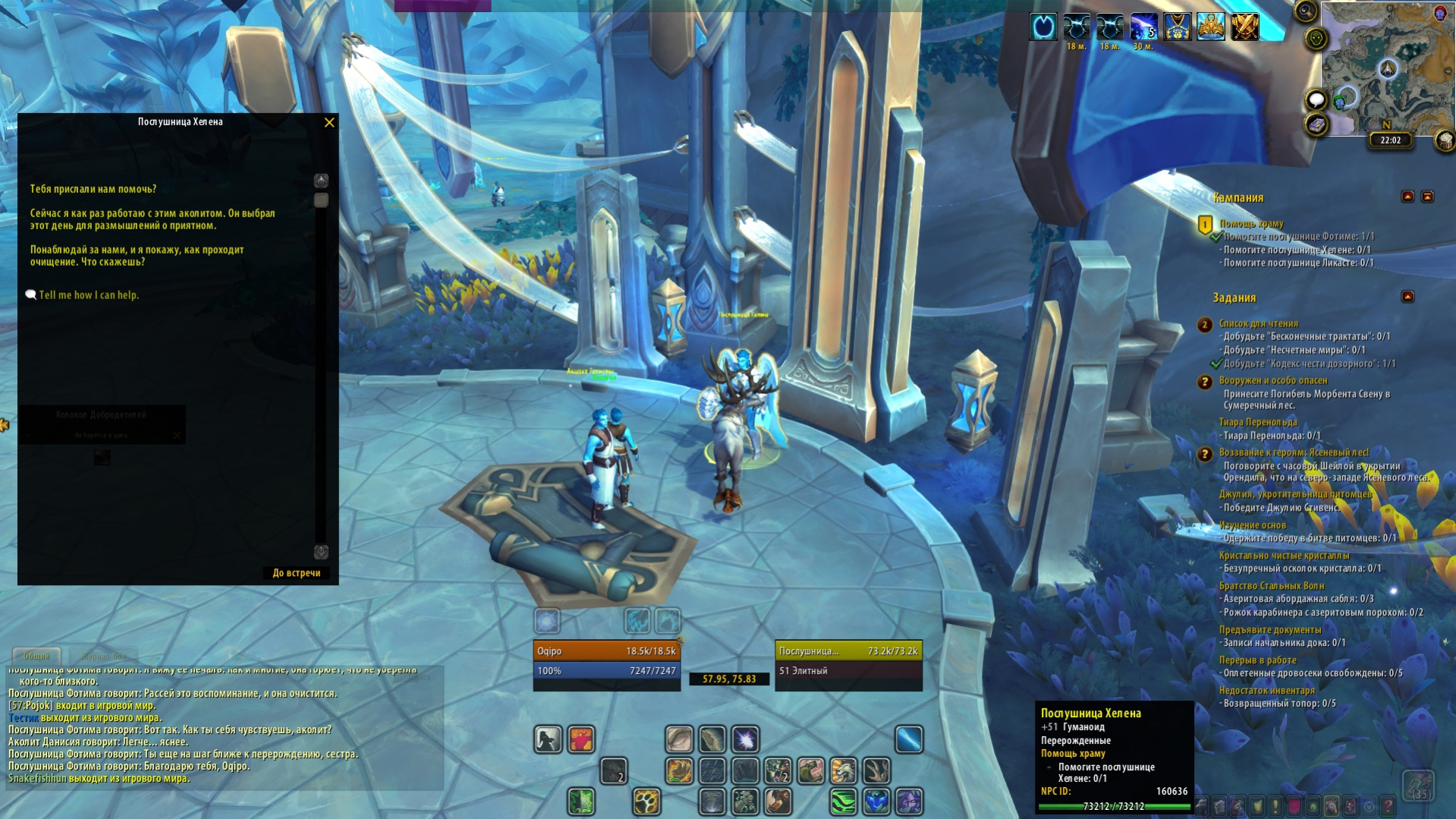Activate the roaring lion head ability
Image resolution: width=1456 pixels, height=819 pixels.
pyautogui.click(x=843, y=771)
